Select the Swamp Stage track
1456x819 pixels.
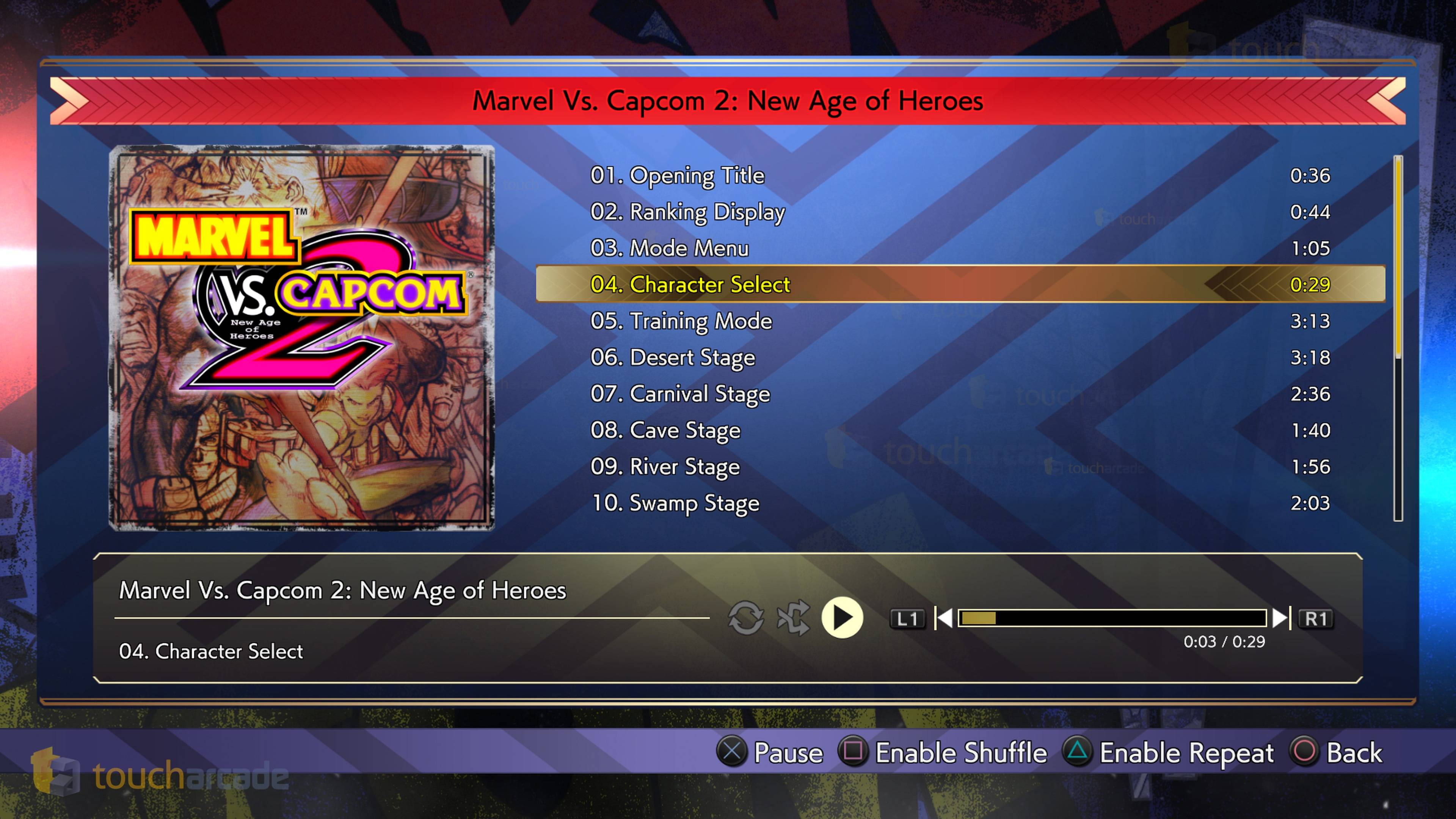click(x=675, y=503)
